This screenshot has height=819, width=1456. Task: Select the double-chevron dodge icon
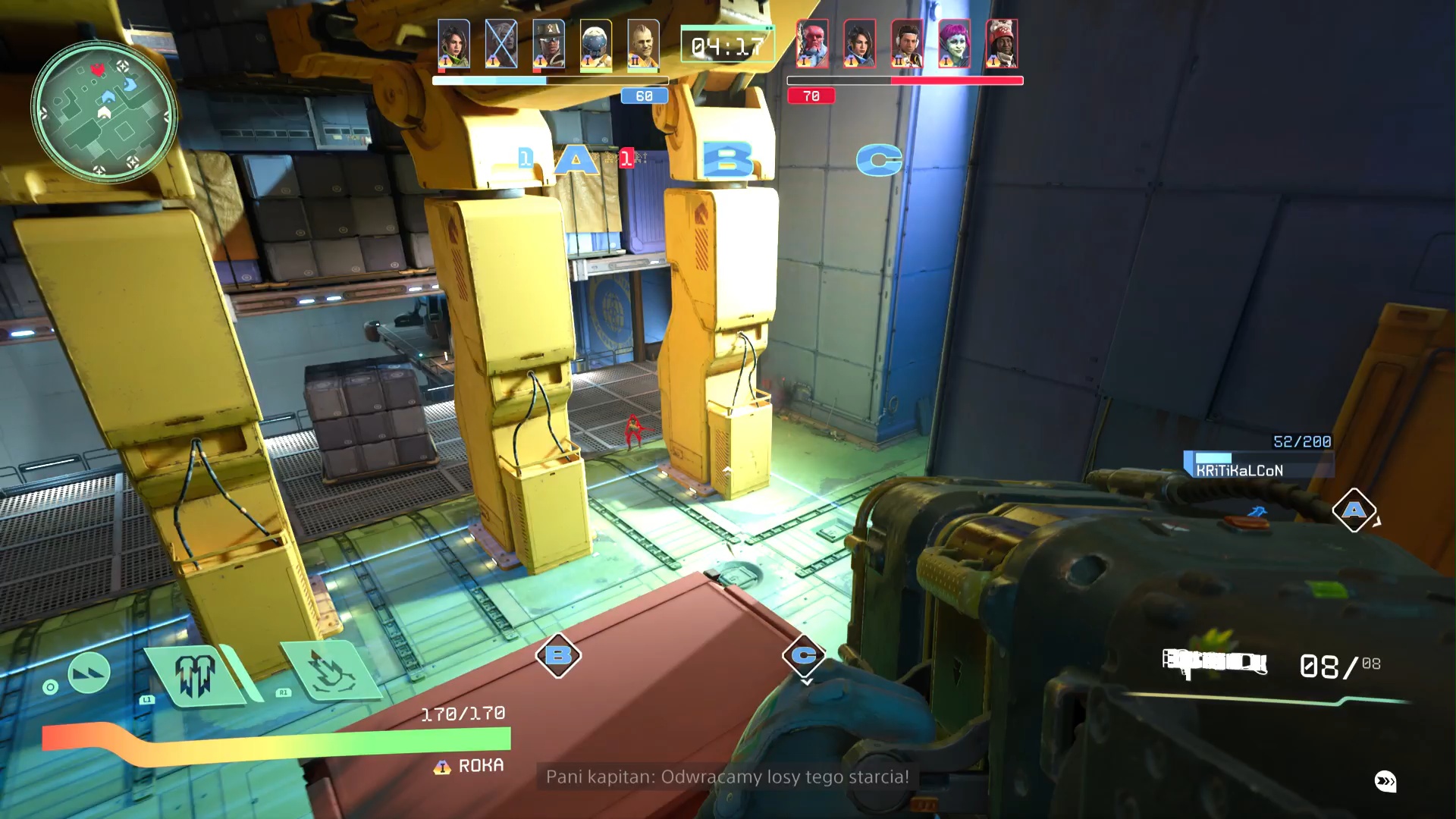(89, 672)
